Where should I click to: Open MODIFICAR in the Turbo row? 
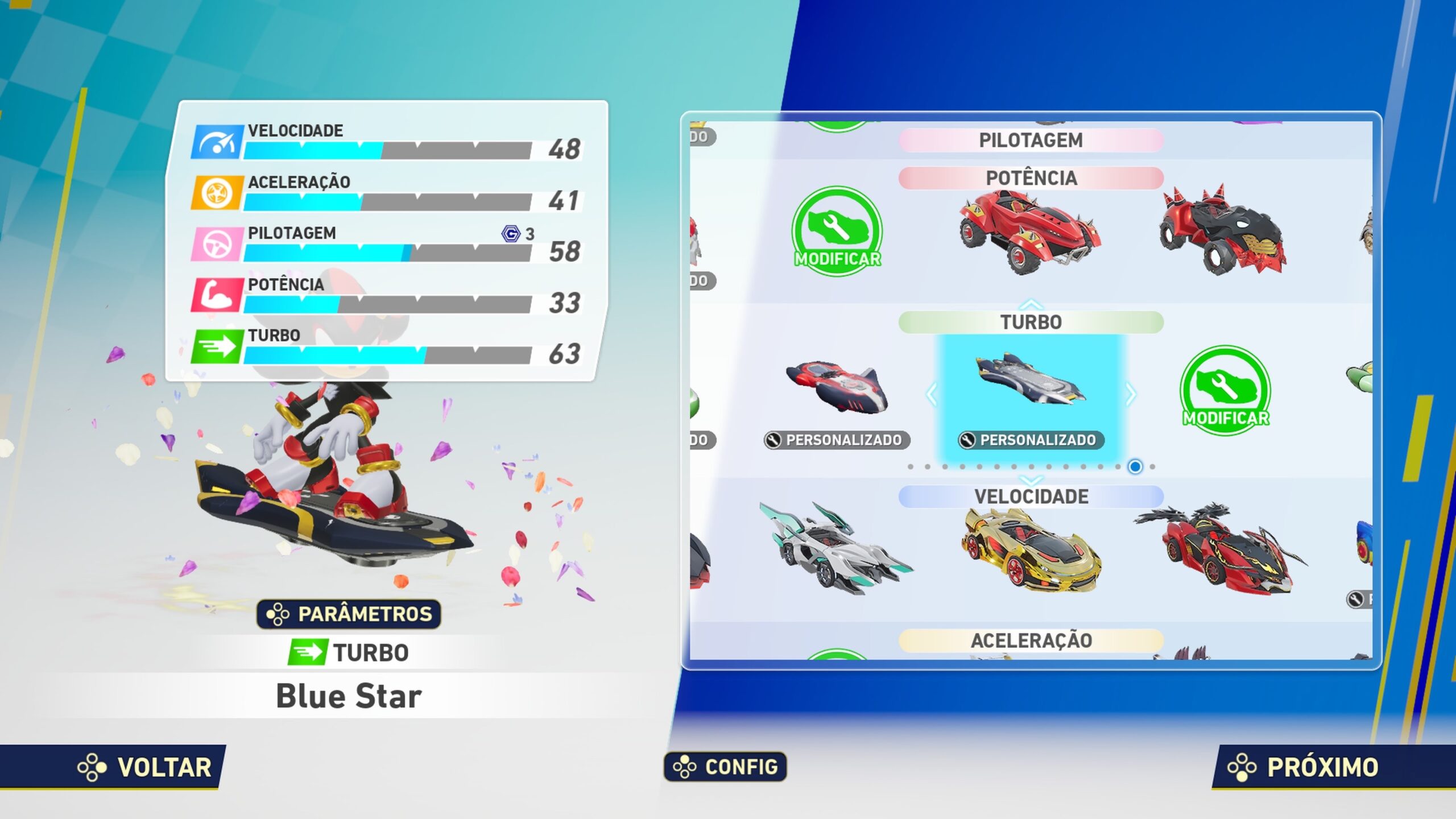1226,391
